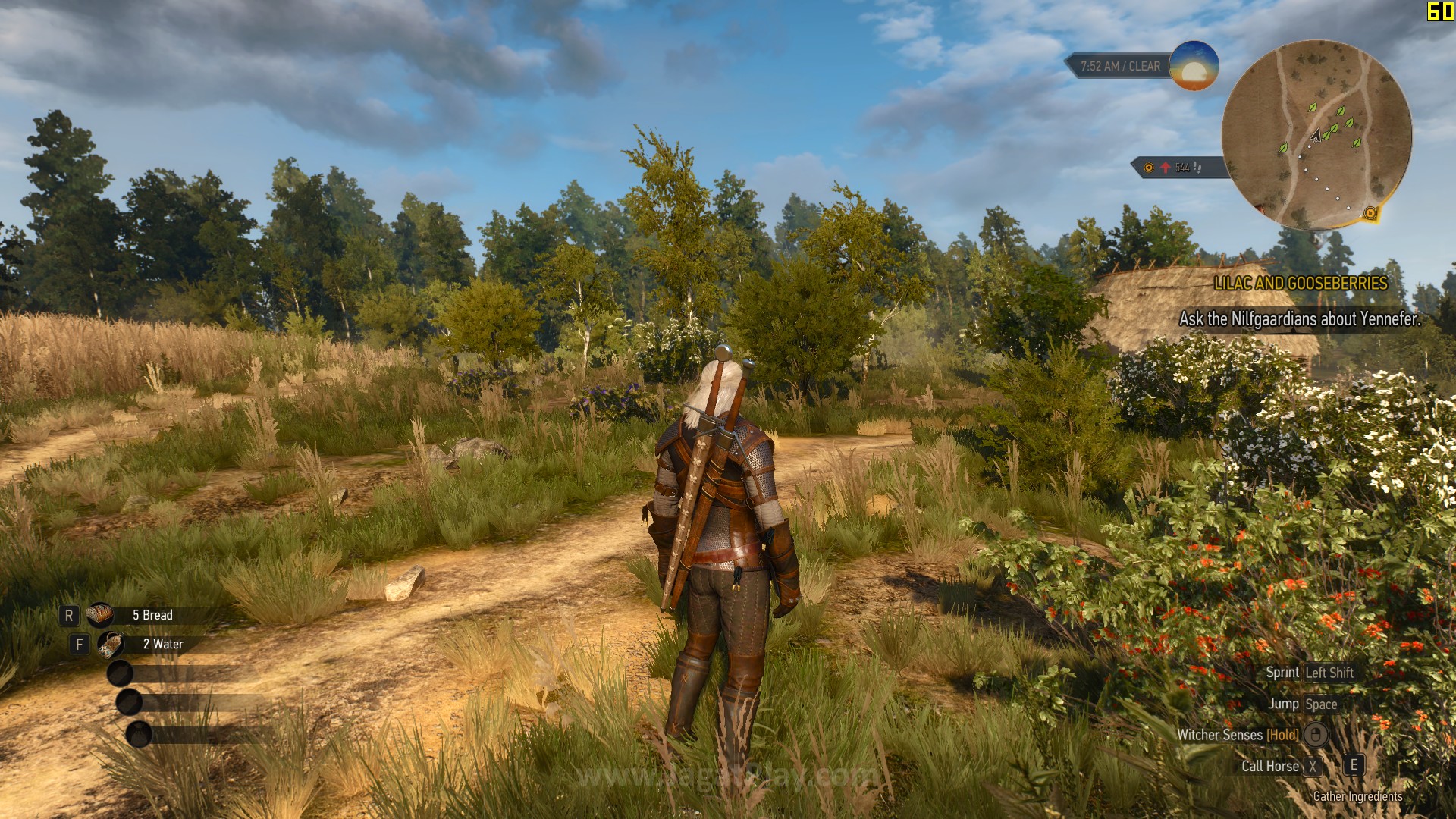Click the player arrow on the minimap
This screenshot has width=1456, height=819.
click(x=1316, y=136)
